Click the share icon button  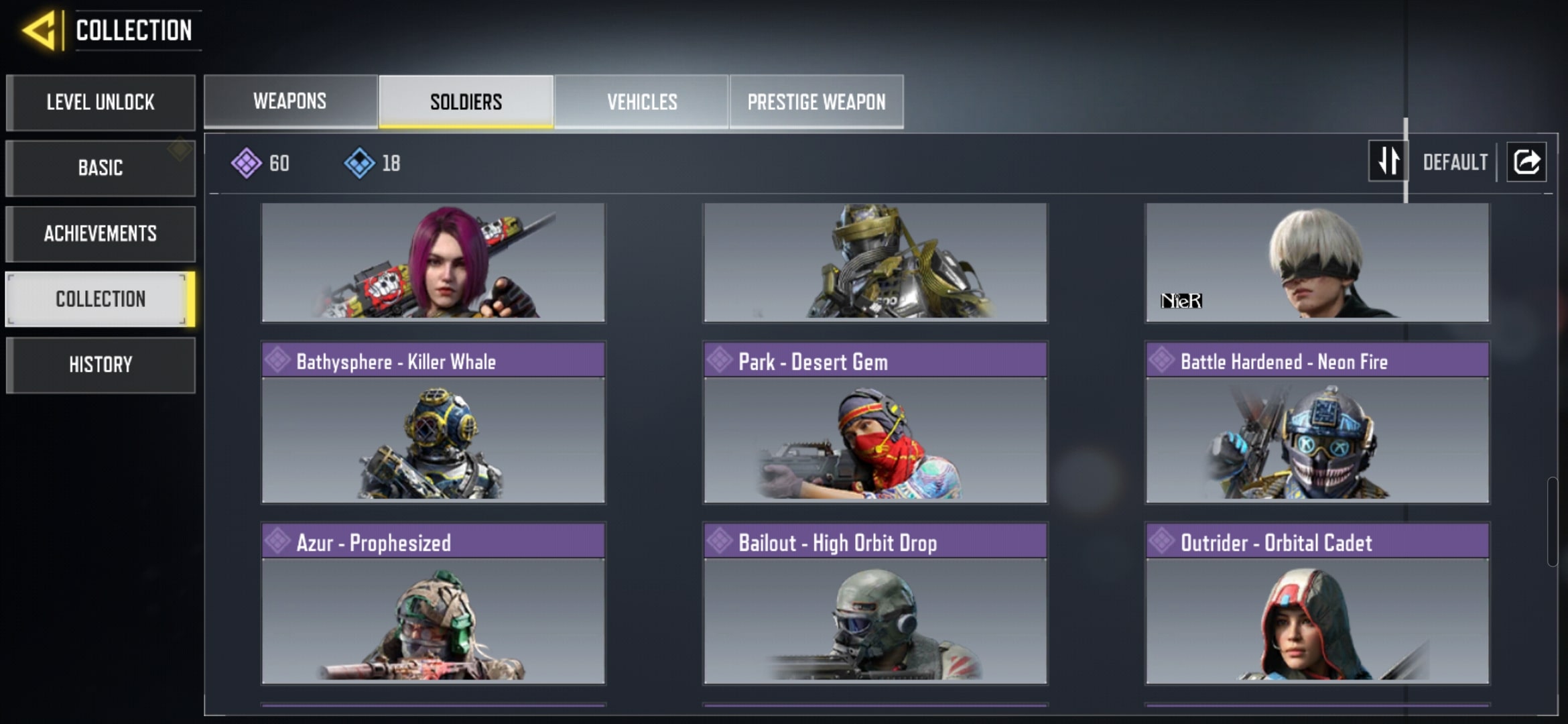(x=1526, y=162)
